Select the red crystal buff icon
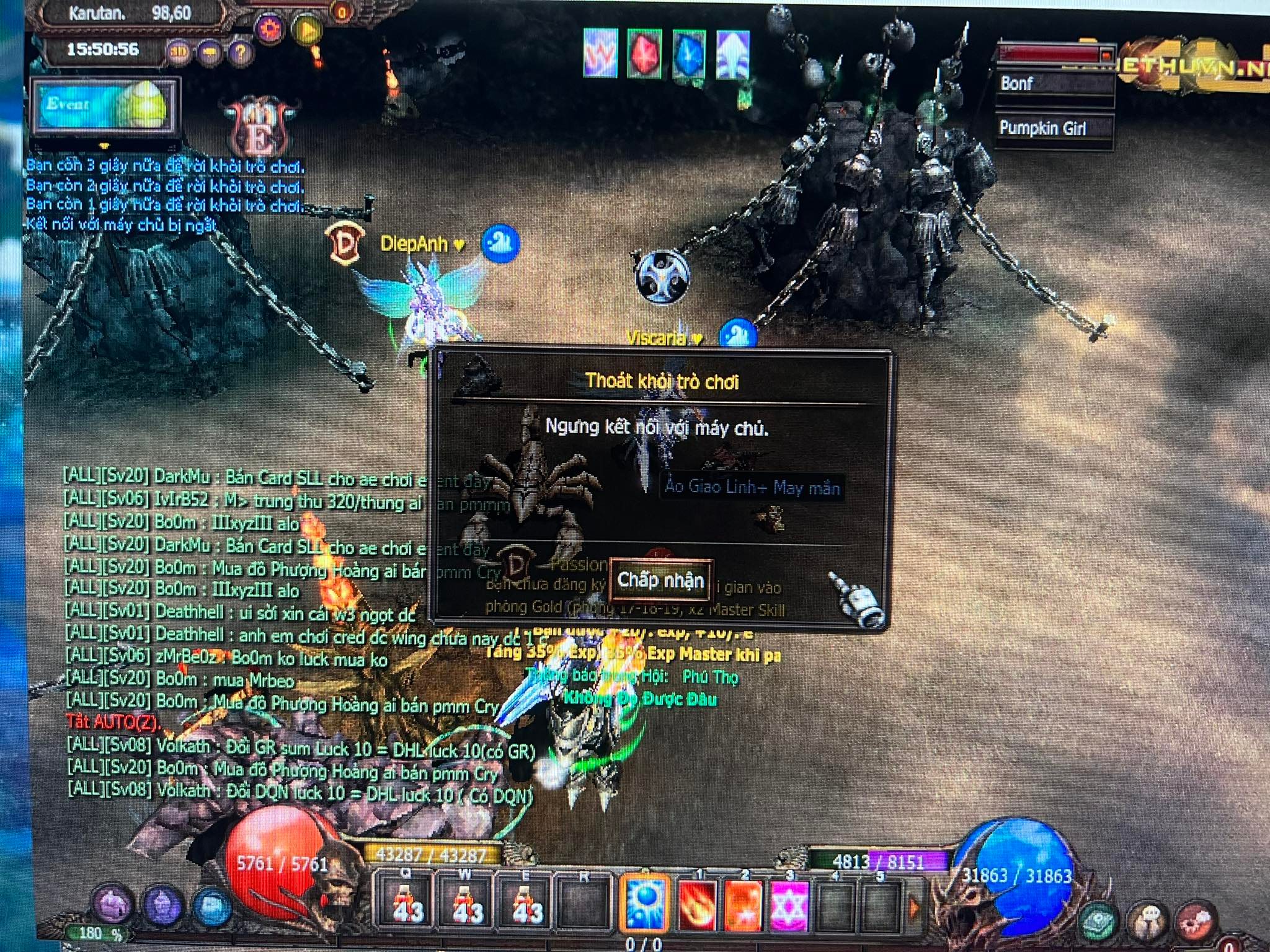1270x952 pixels. (x=644, y=54)
